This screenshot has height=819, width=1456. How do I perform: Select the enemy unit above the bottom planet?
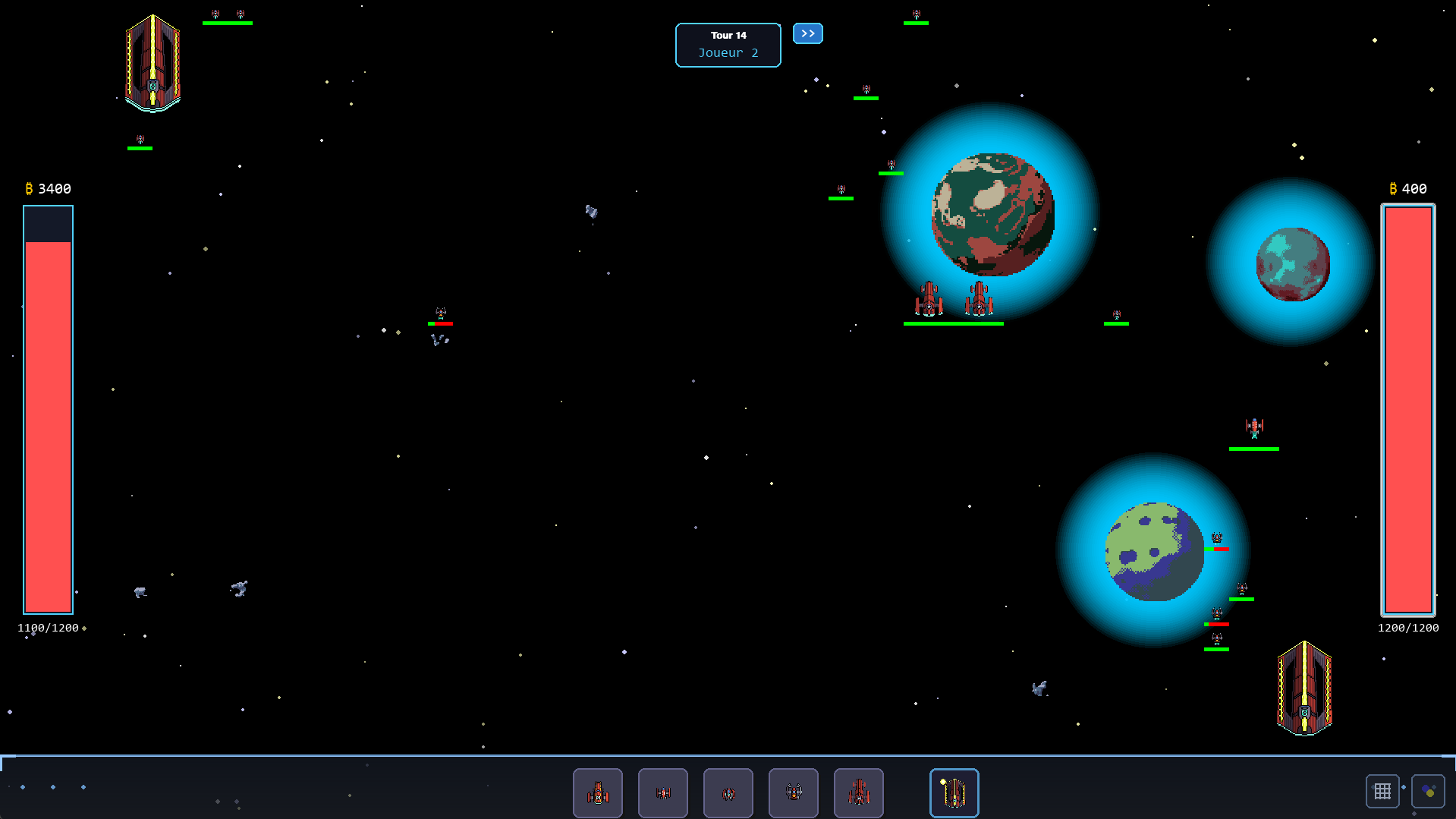click(1253, 427)
